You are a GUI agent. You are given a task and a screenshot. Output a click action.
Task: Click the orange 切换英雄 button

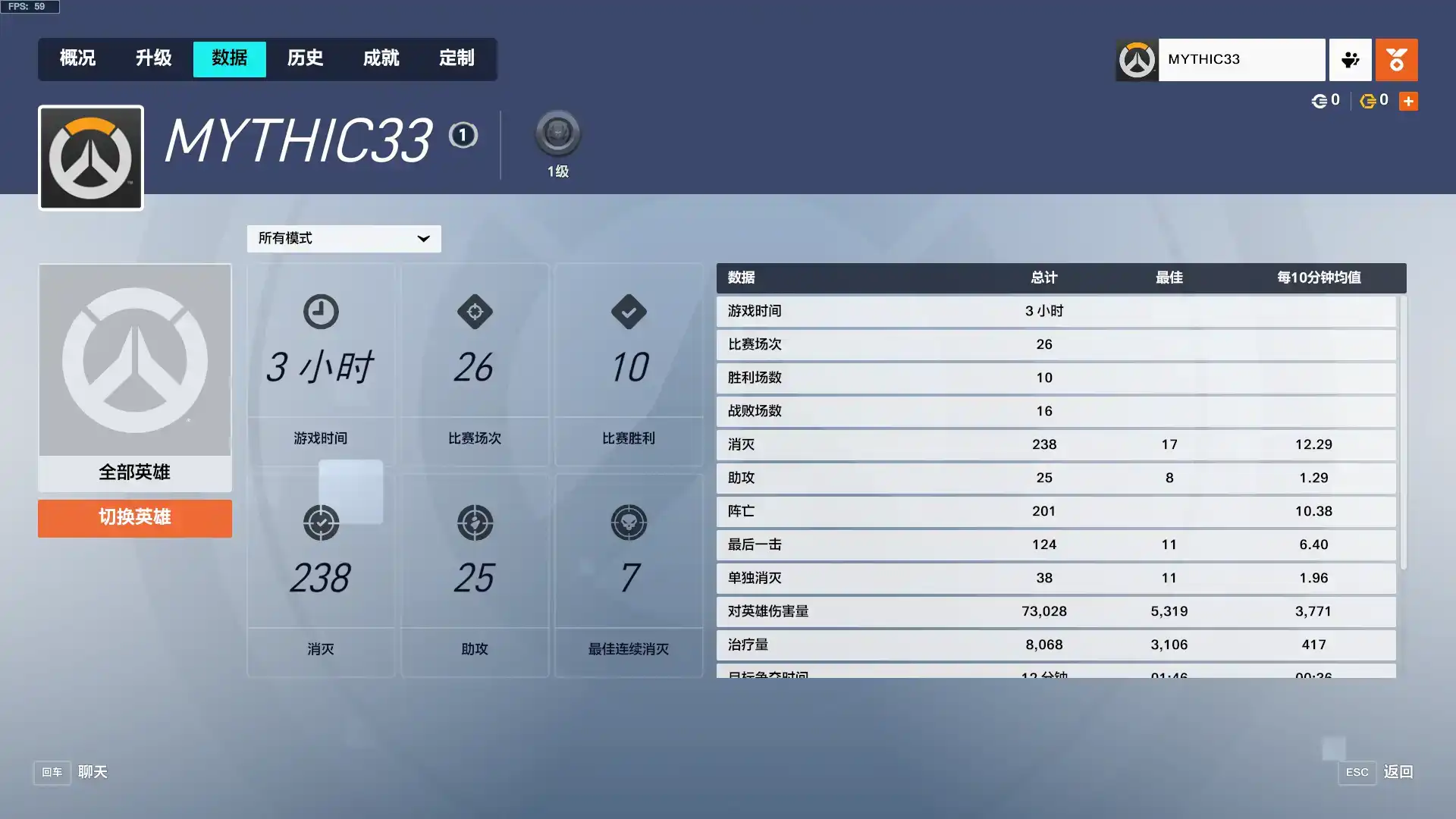(135, 518)
